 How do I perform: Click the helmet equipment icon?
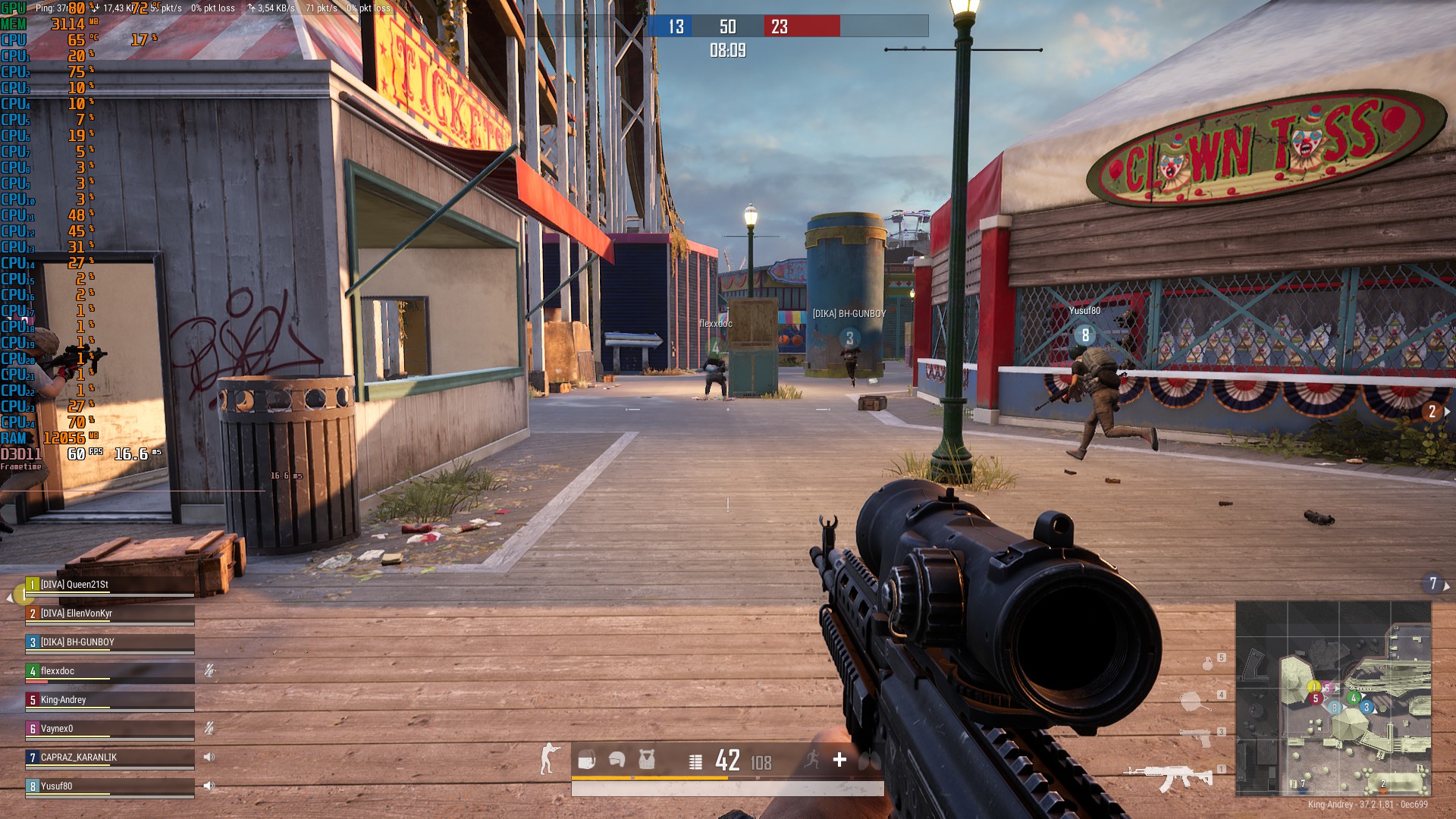(617, 760)
